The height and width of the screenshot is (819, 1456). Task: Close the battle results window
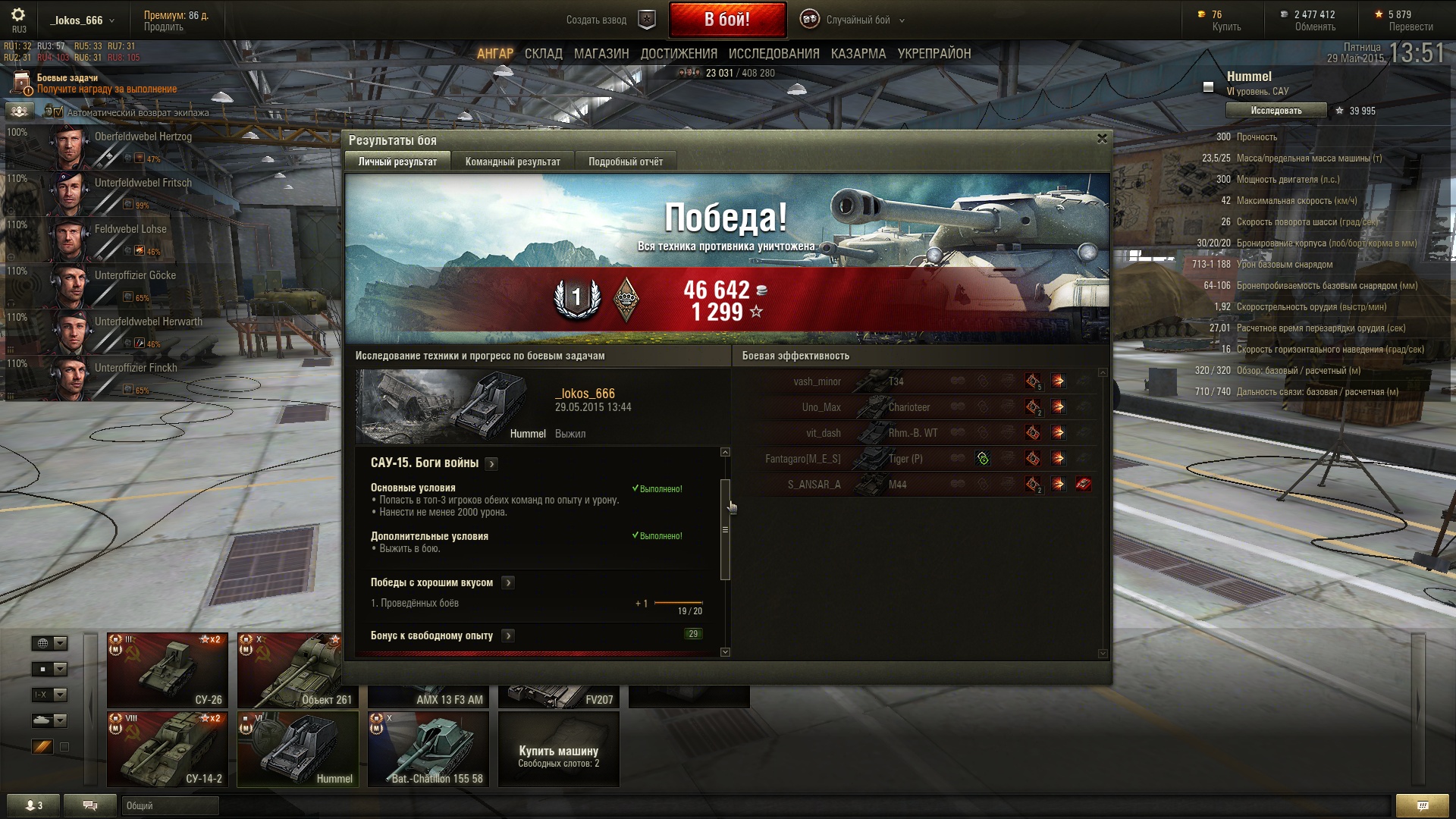coord(1102,139)
